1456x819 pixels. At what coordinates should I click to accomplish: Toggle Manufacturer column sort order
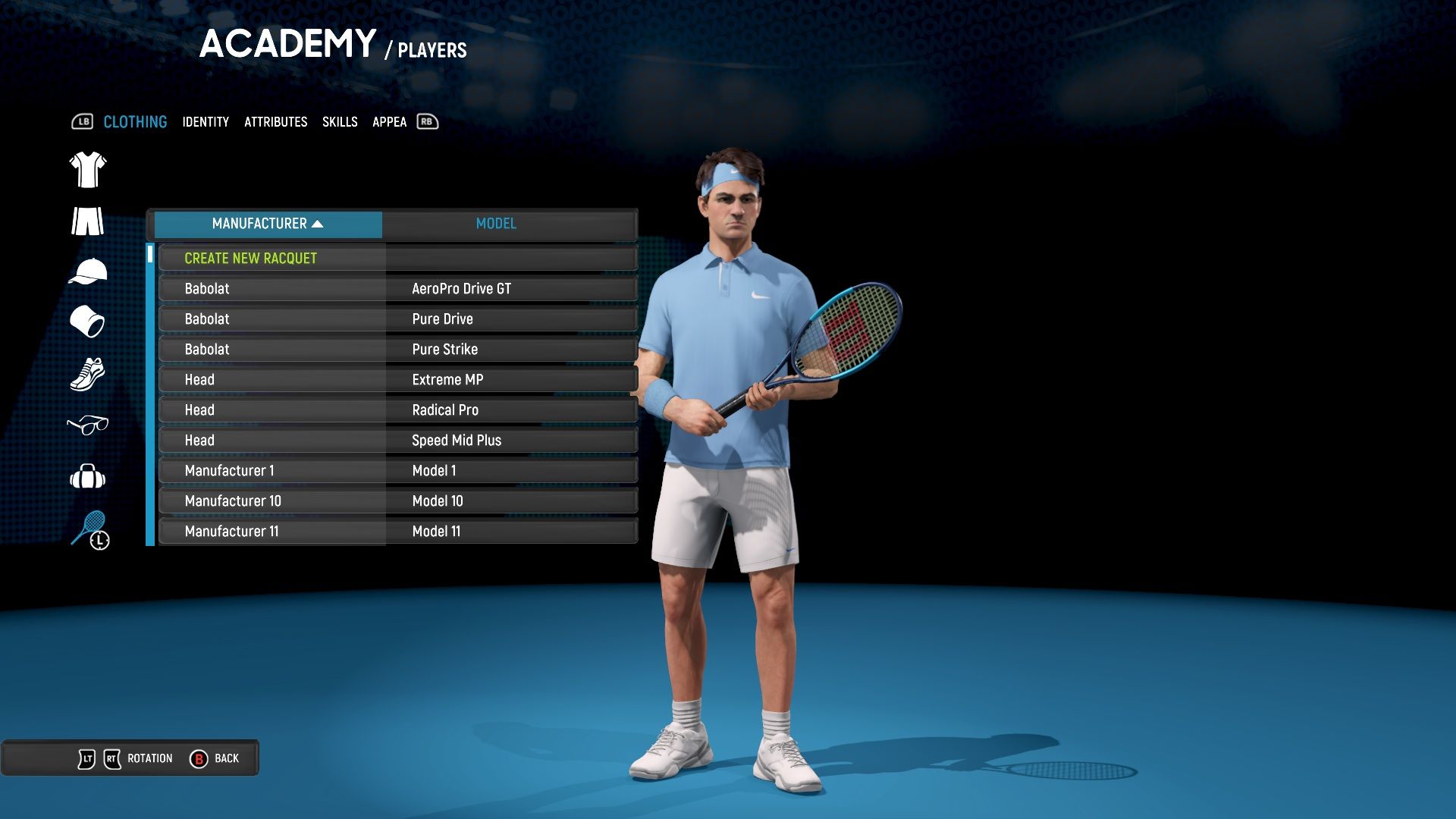click(267, 224)
